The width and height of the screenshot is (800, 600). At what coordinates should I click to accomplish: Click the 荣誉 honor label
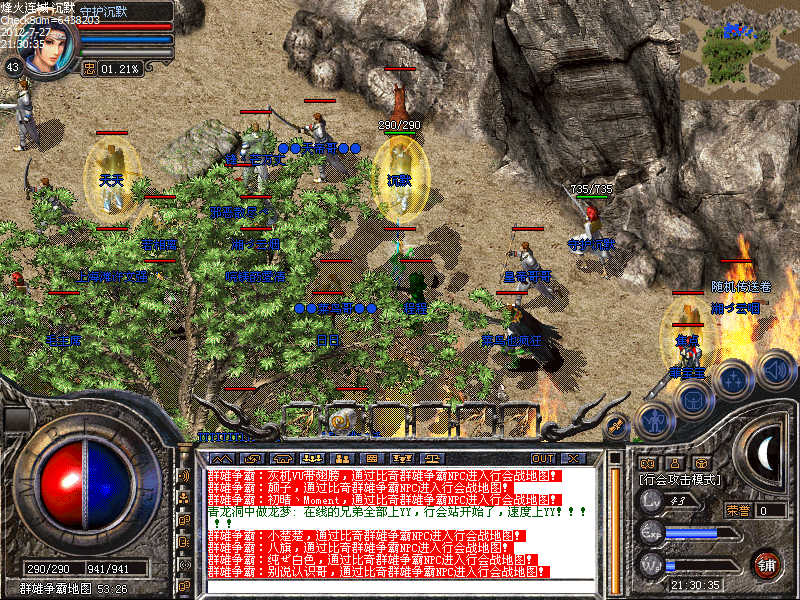point(738,510)
